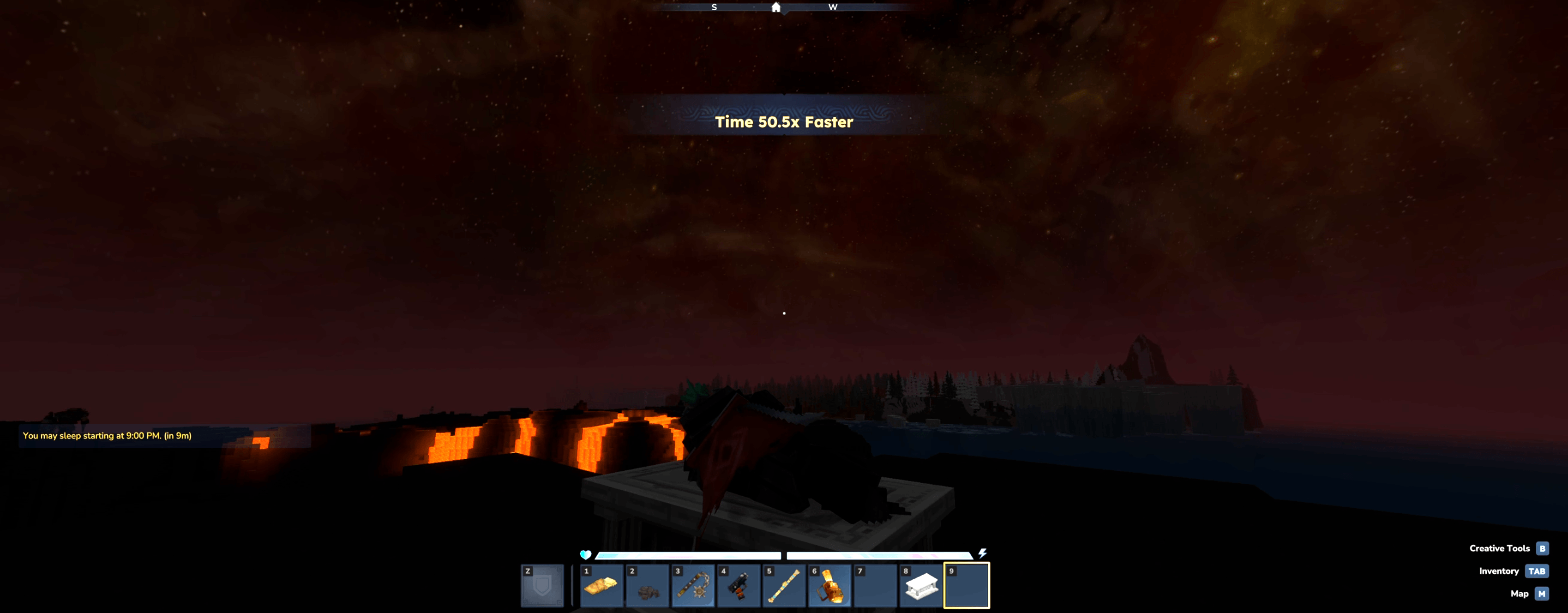Choose the white stone bench slot
This screenshot has width=1568, height=613.
[921, 586]
